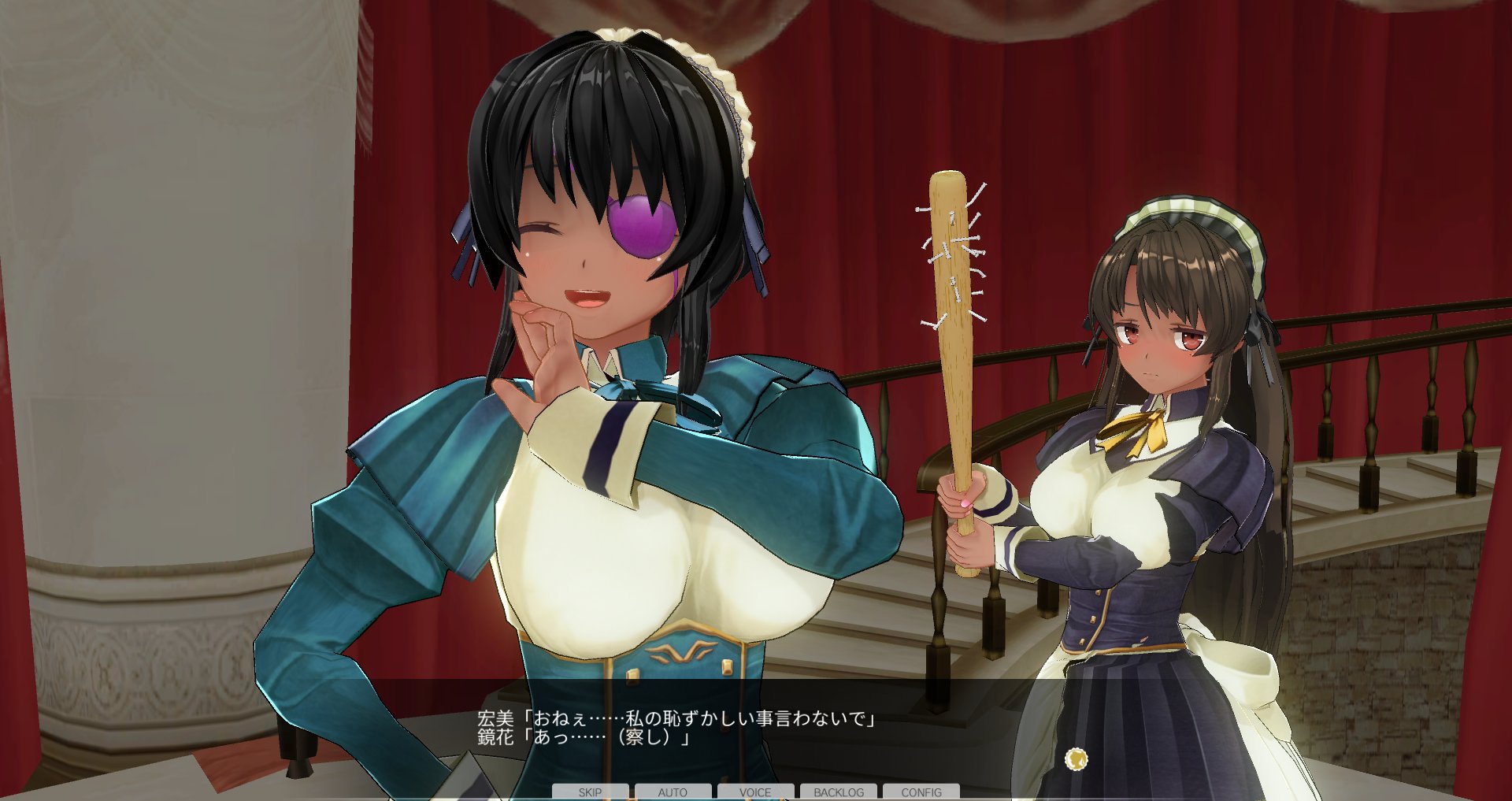This screenshot has height=801, width=1512.
Task: Select the CONFIG tab on the bottom bar
Action: click(x=923, y=792)
